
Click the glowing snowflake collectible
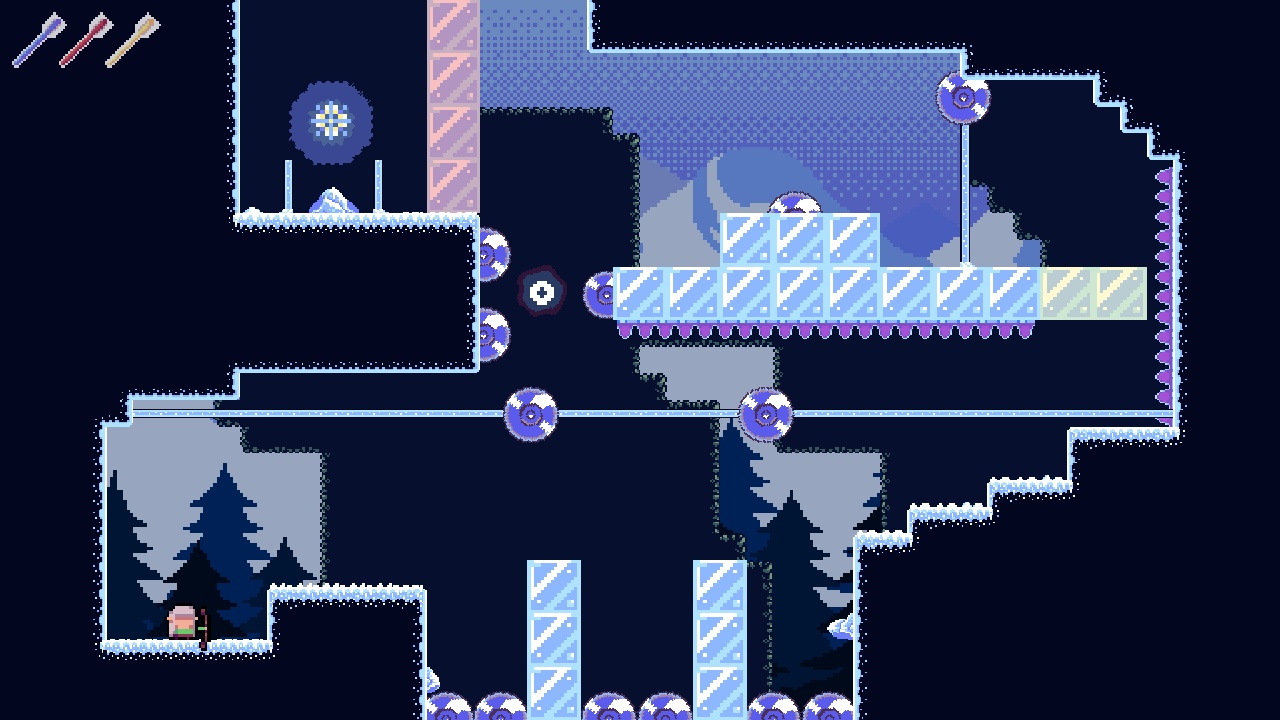coord(330,118)
